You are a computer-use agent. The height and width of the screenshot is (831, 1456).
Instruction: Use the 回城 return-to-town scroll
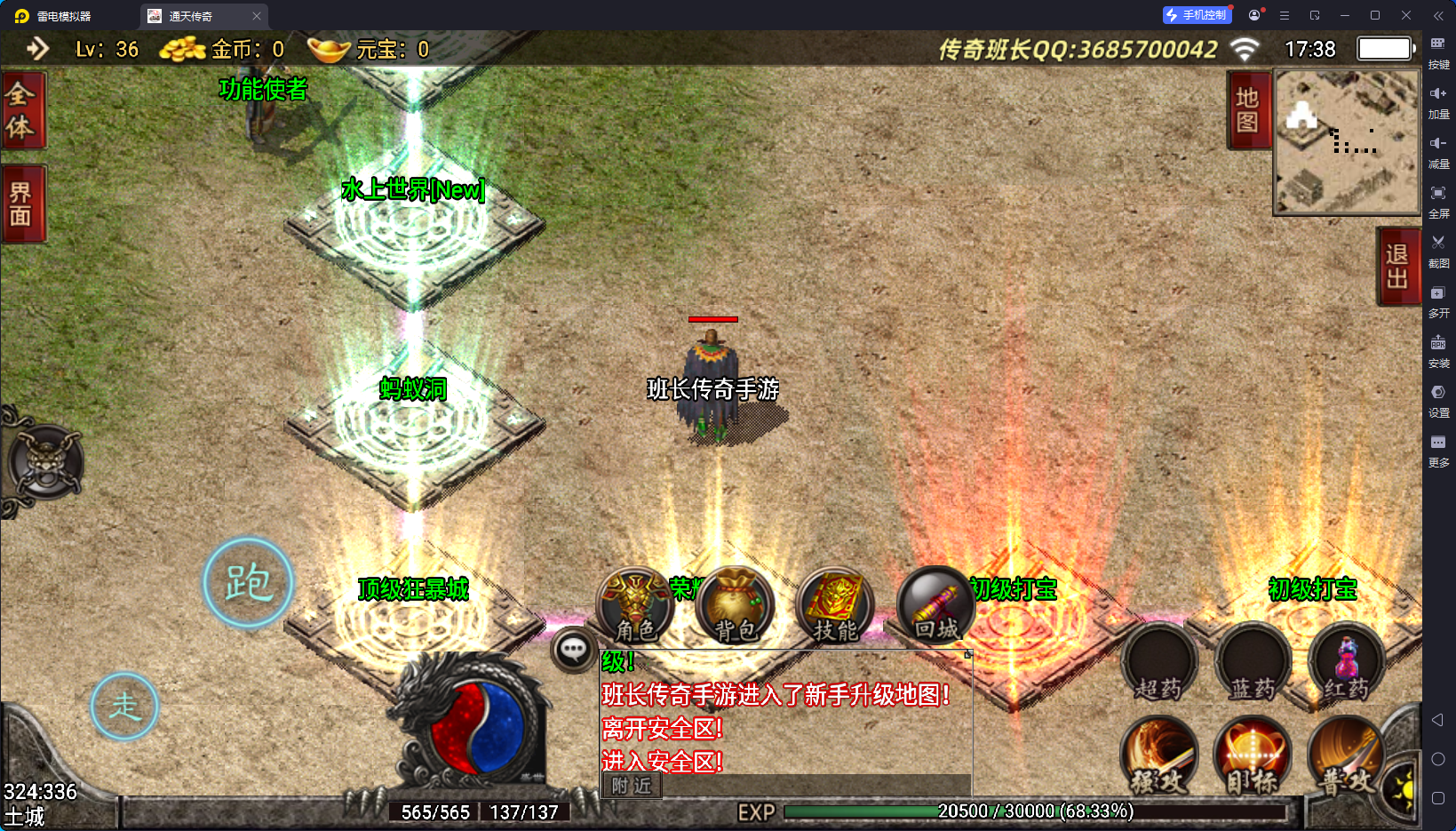click(935, 605)
